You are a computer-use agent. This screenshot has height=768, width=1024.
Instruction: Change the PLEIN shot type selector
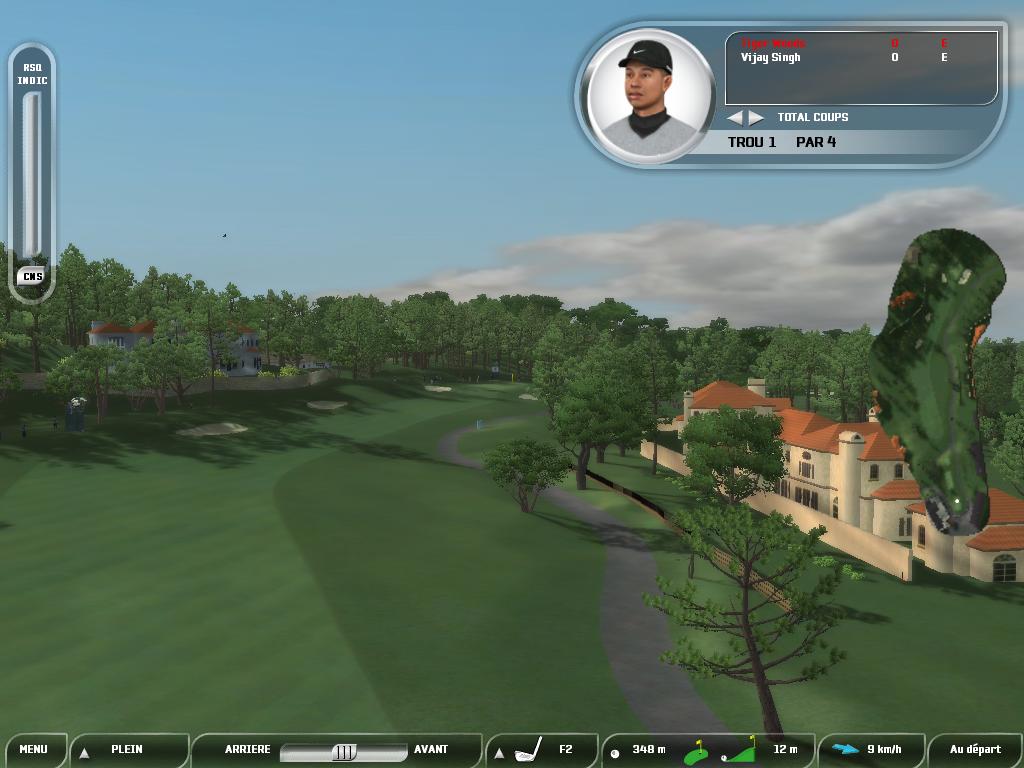(127, 749)
